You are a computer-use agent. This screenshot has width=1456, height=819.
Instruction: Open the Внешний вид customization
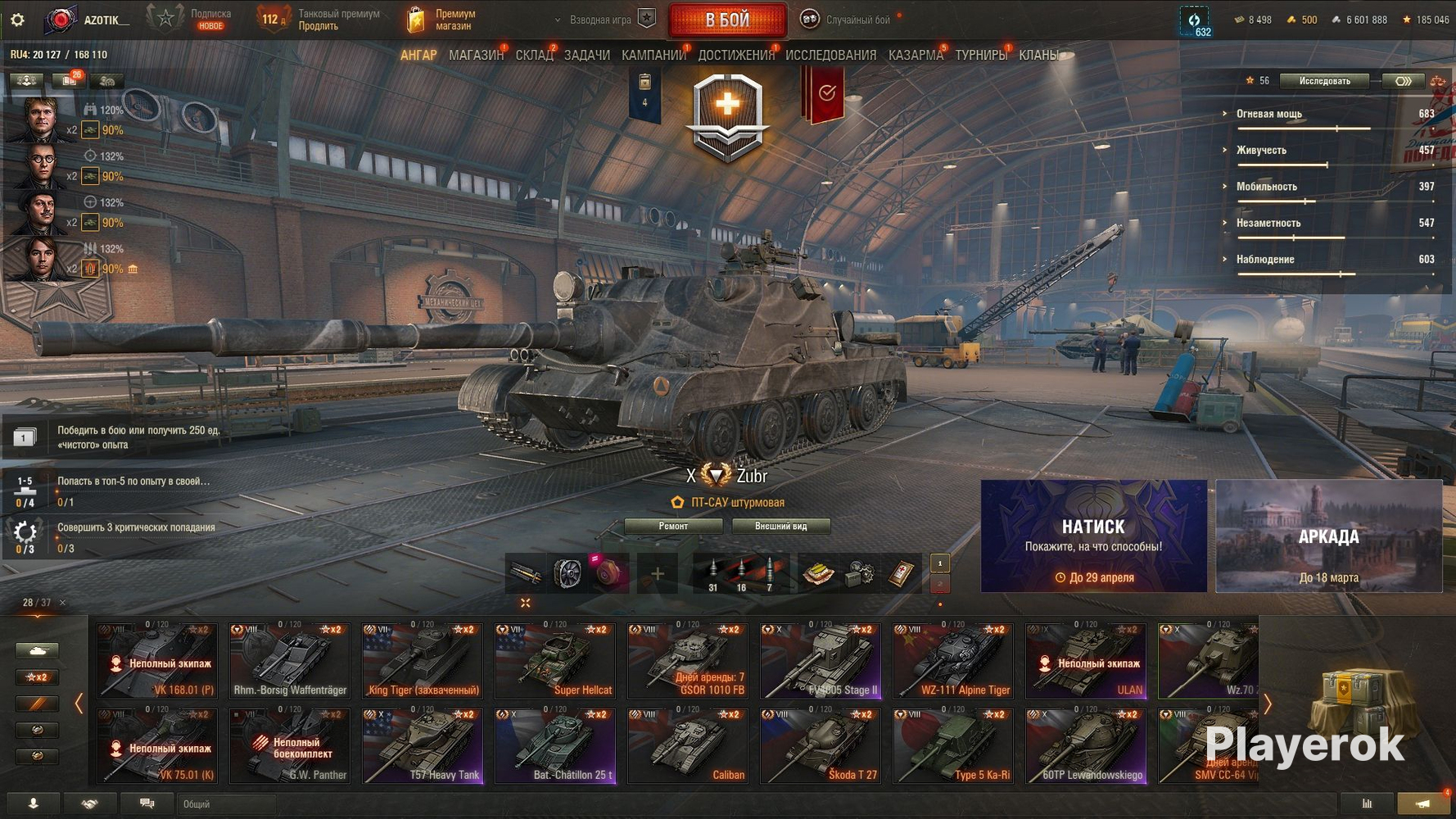(x=780, y=526)
